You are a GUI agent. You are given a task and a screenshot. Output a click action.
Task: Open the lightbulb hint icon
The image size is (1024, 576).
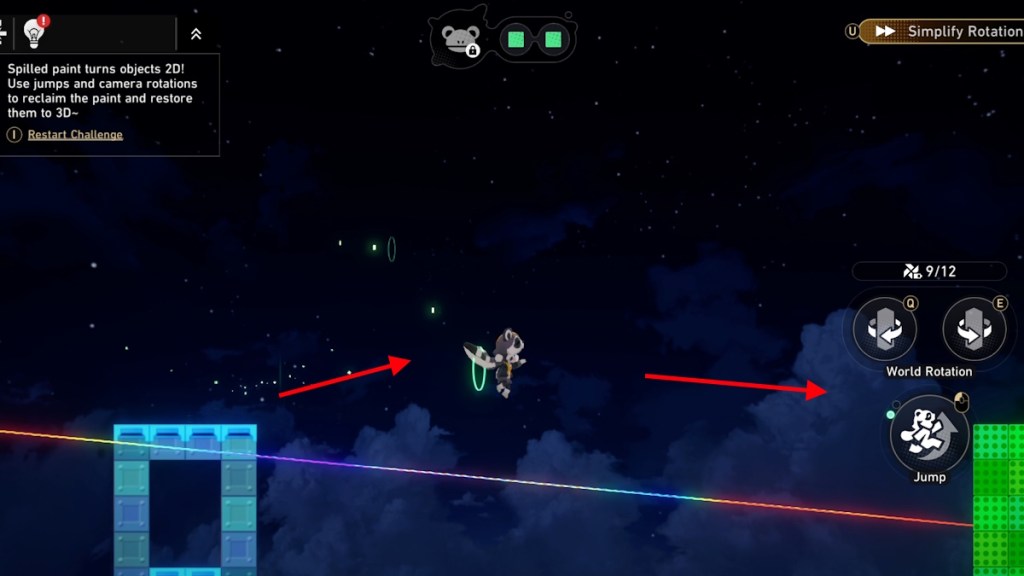click(x=34, y=32)
